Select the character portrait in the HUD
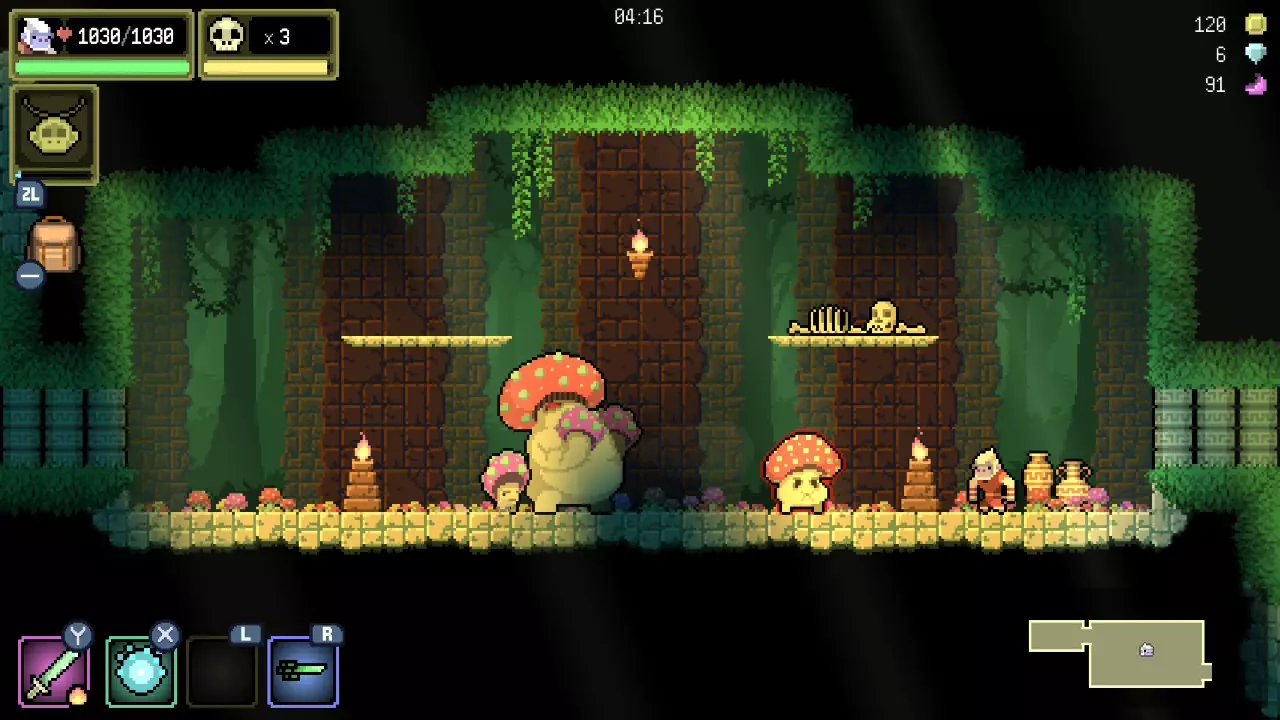This screenshot has height=720, width=1280. click(37, 37)
